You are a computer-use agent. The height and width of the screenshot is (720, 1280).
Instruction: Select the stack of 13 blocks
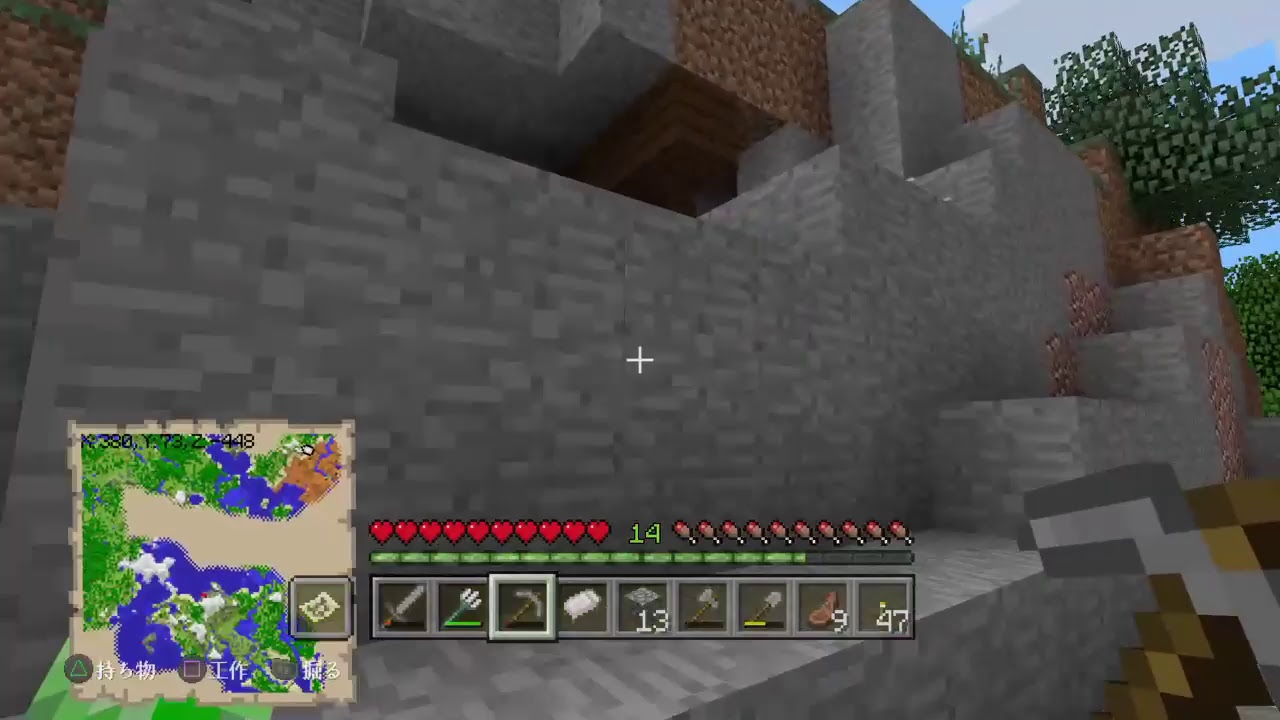pyautogui.click(x=644, y=606)
